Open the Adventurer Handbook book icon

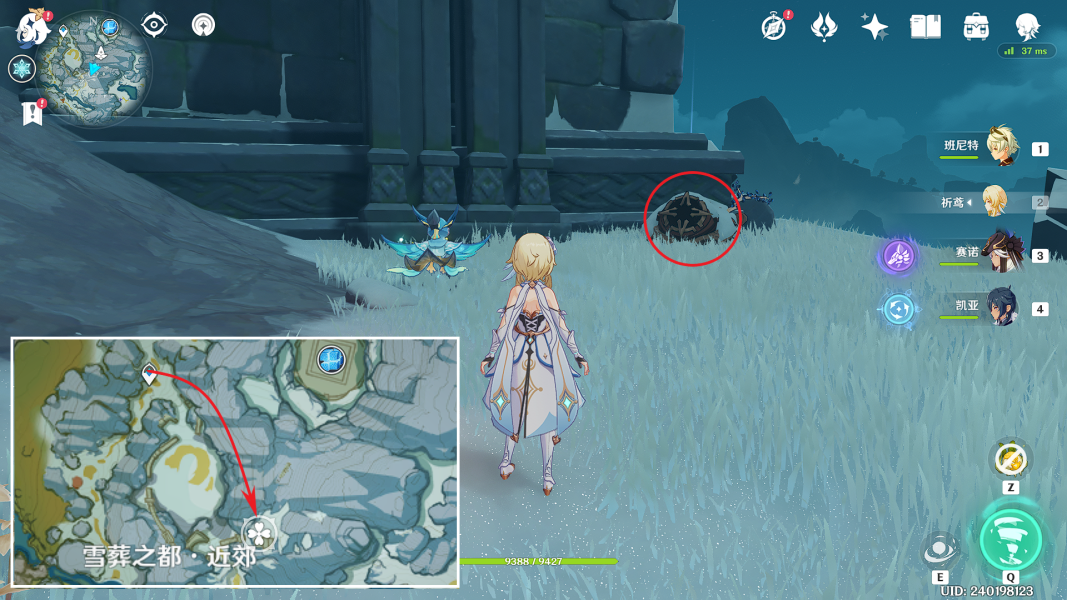tap(925, 27)
